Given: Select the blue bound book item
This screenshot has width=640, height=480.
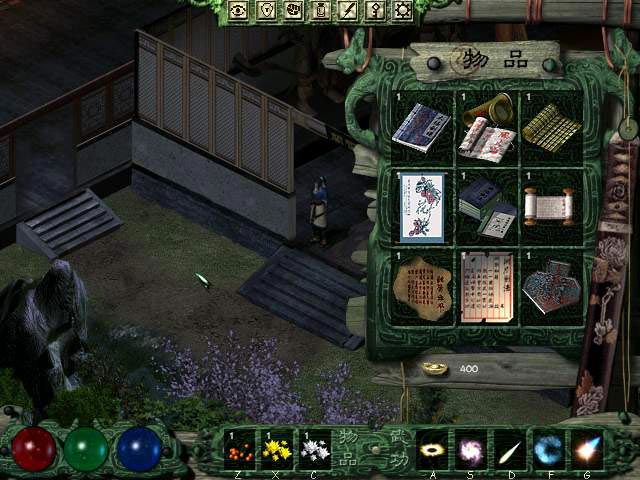Looking at the screenshot, I should tap(421, 127).
